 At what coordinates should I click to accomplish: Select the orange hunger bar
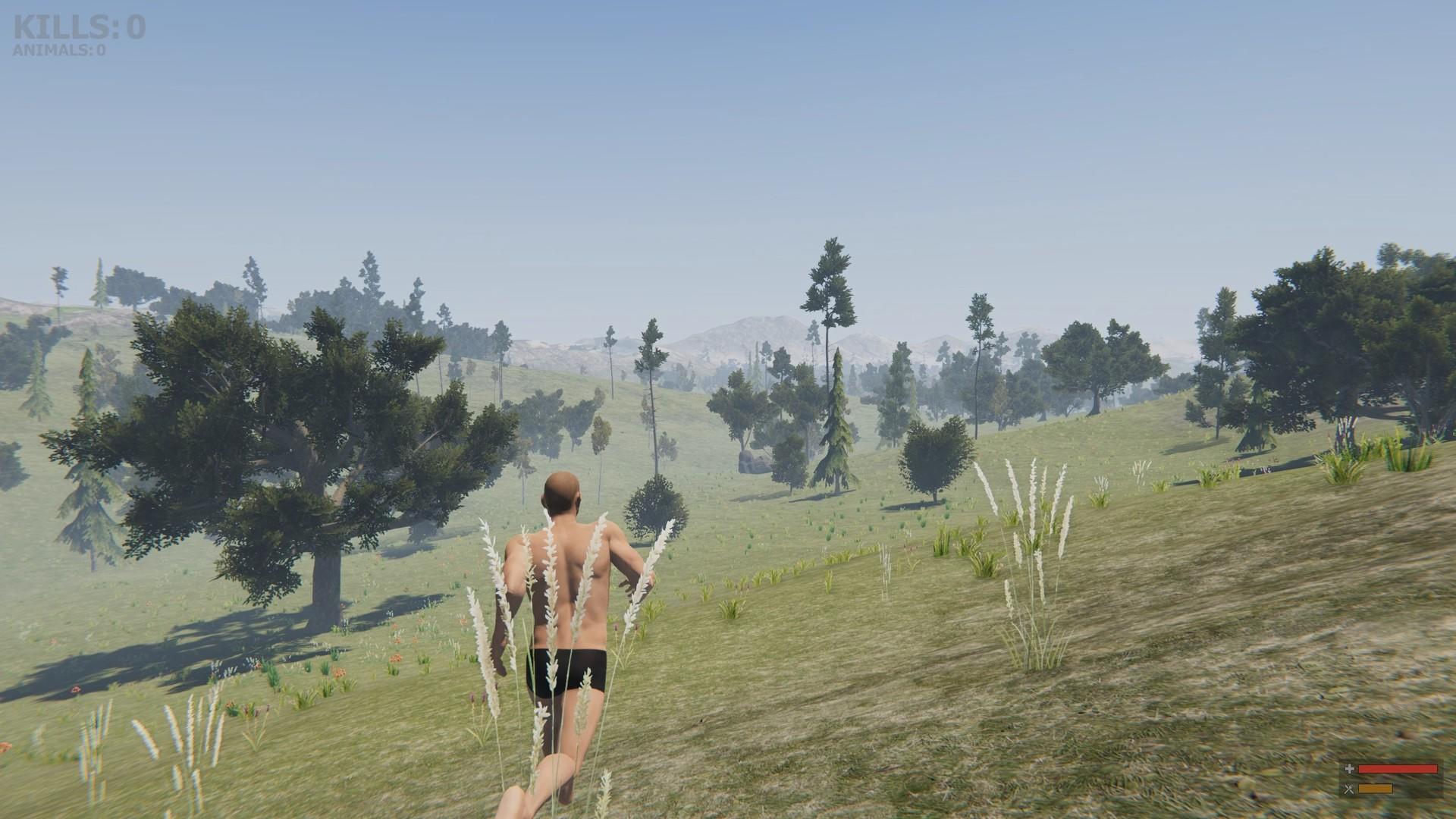click(x=1376, y=789)
